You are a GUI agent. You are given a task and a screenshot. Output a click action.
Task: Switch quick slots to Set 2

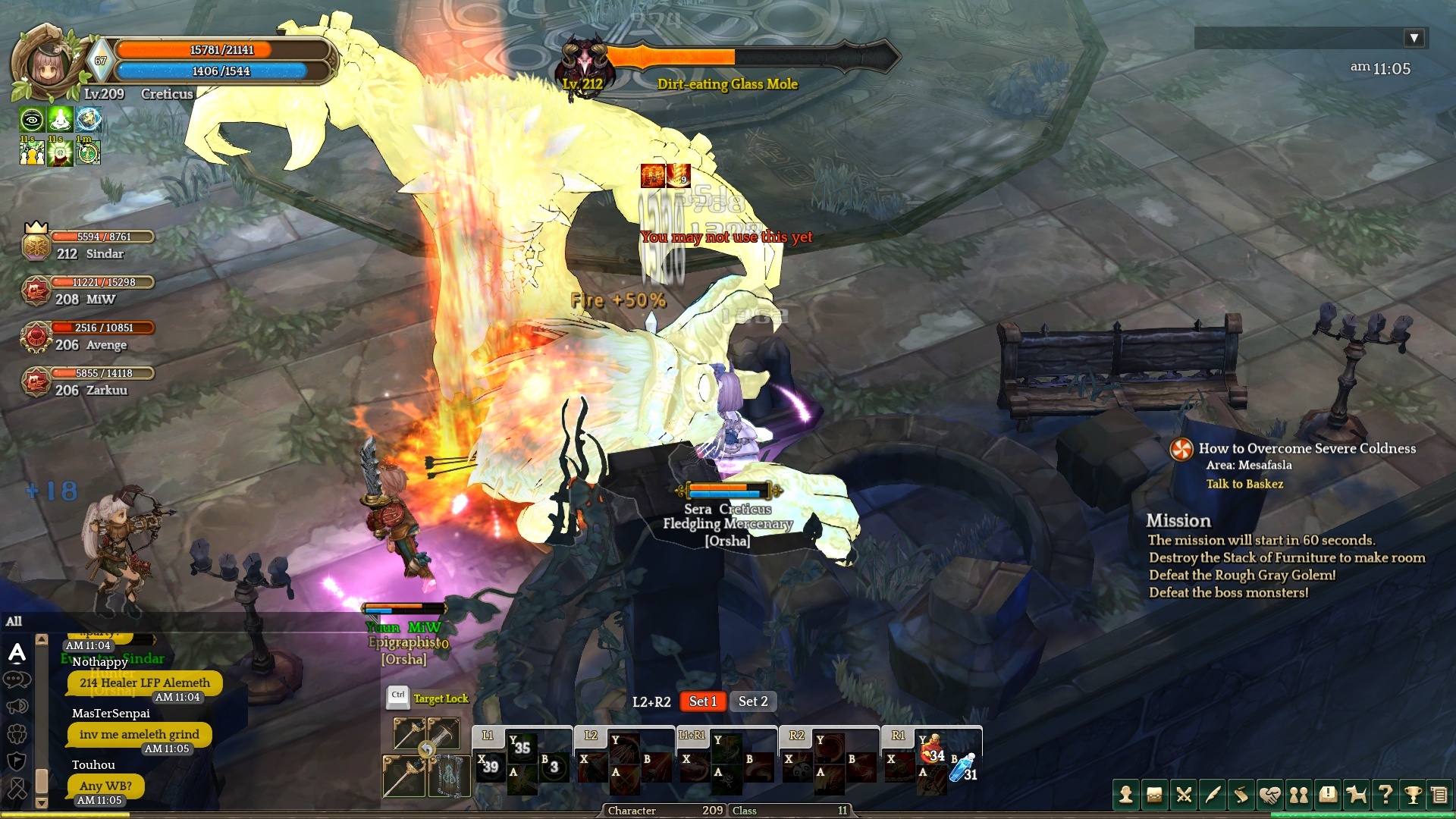[x=753, y=701]
